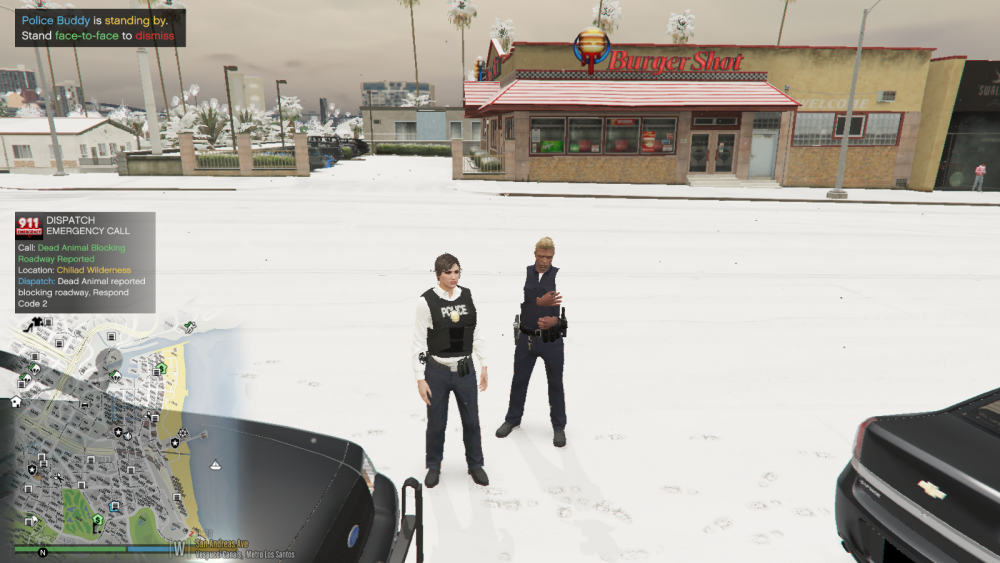
Task: Choose the white safehouse marker on minimap
Action: [x=16, y=402]
